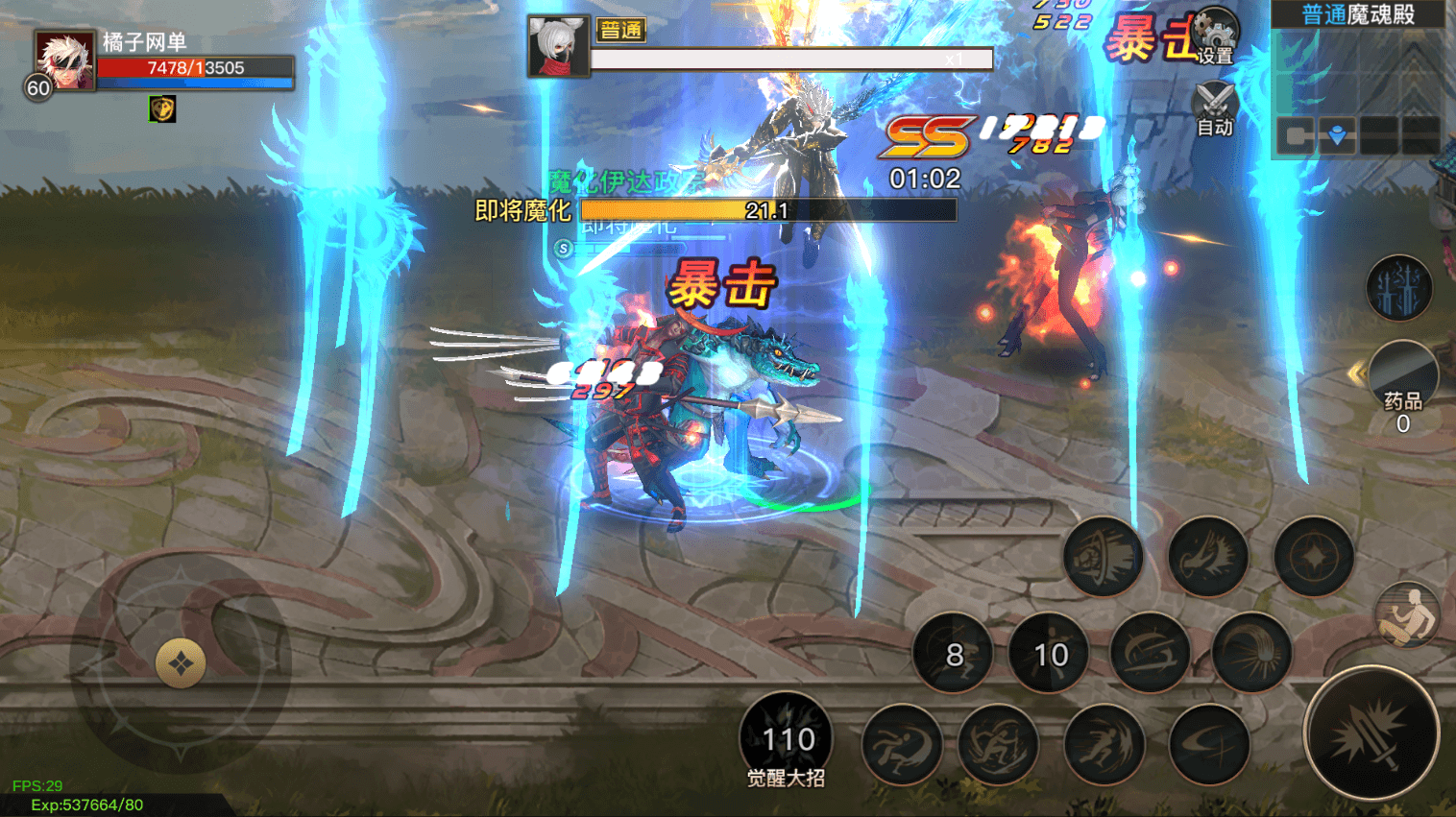Tap the sitting figure action icon
Image resolution: width=1456 pixels, height=817 pixels.
pyautogui.click(x=1407, y=615)
